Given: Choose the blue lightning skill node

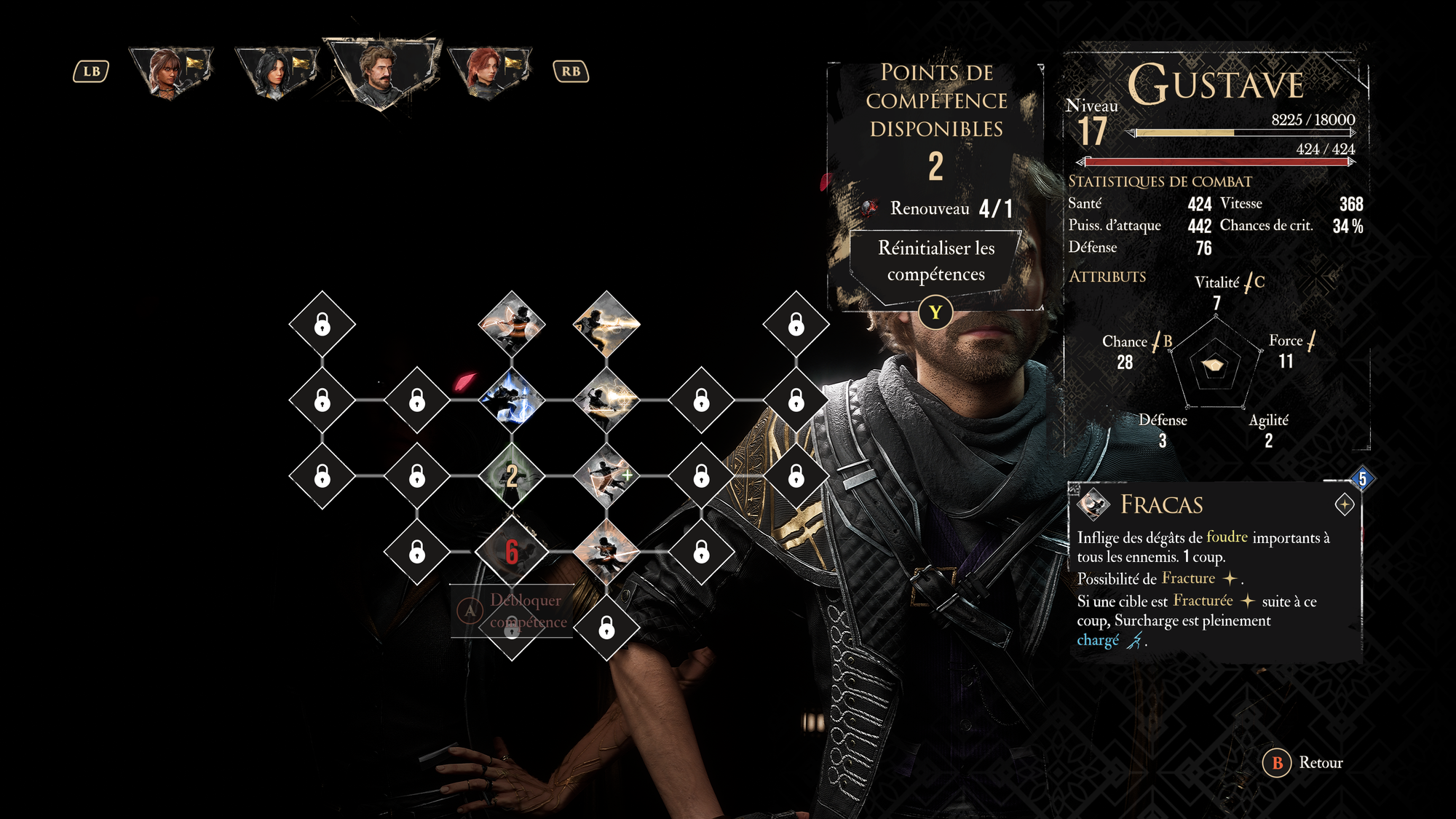Looking at the screenshot, I should (512, 400).
